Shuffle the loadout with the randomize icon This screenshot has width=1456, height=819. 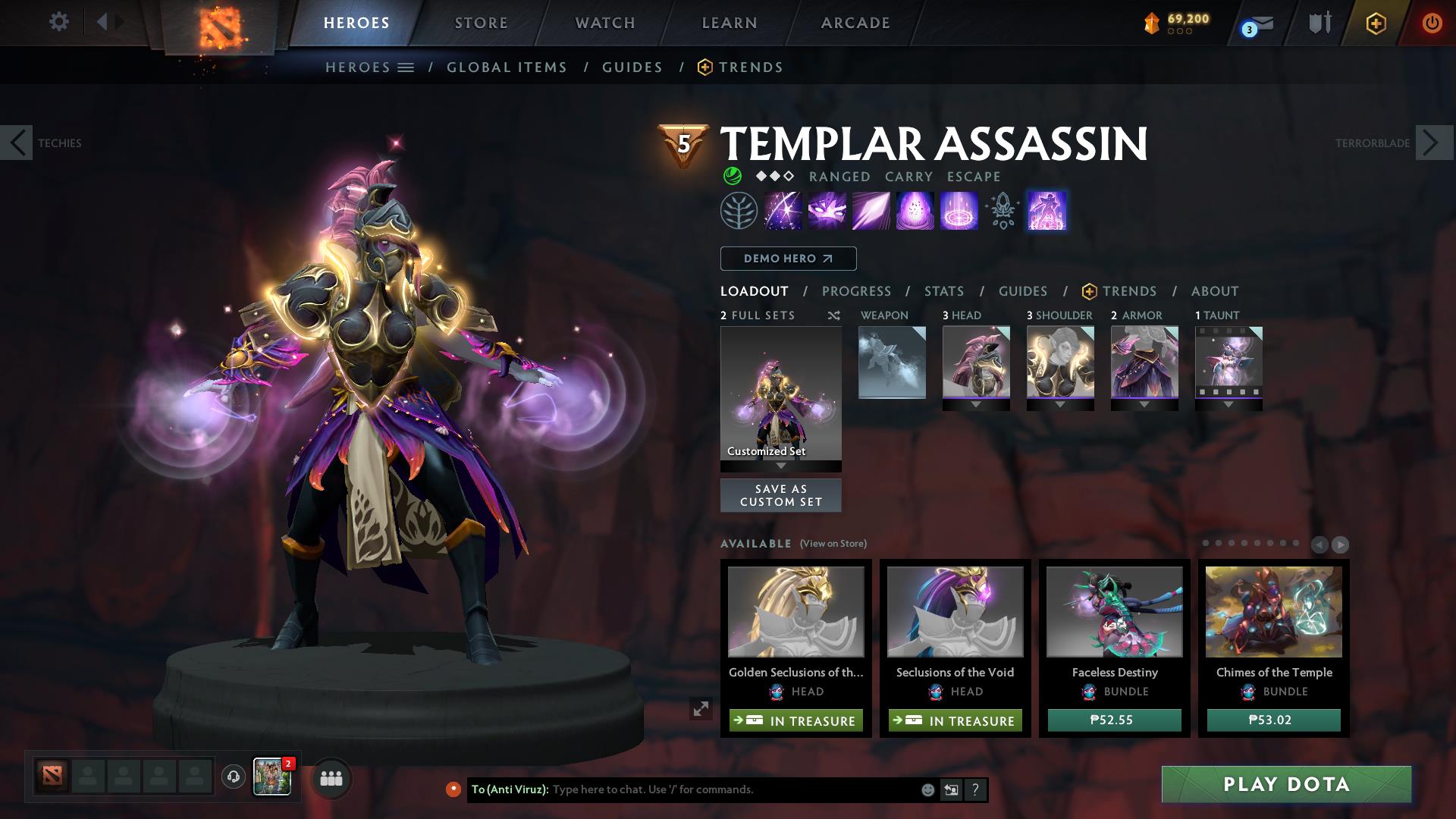[833, 315]
